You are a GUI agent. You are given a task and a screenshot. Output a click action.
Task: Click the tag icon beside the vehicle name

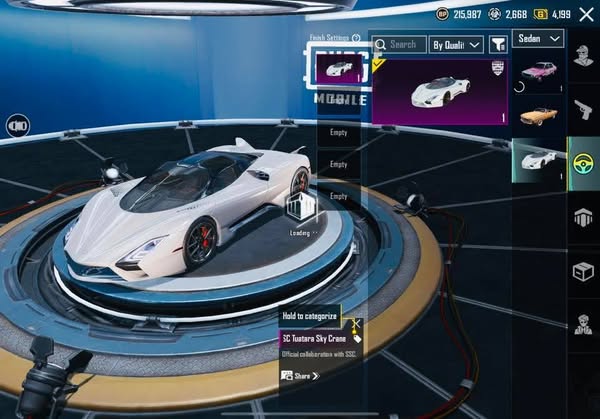tap(357, 339)
